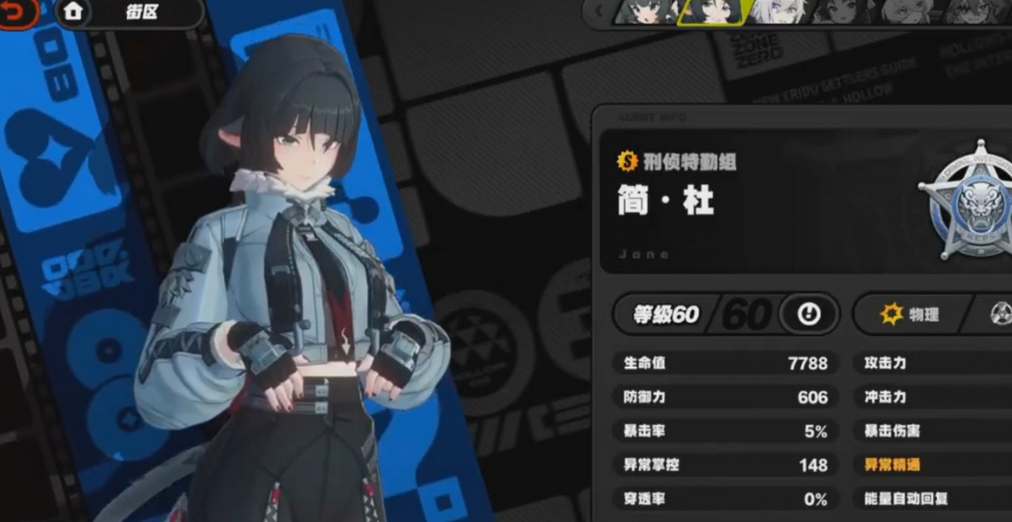Open the level 60 upgrade button
This screenshot has width=1012, height=522.
tap(809, 314)
